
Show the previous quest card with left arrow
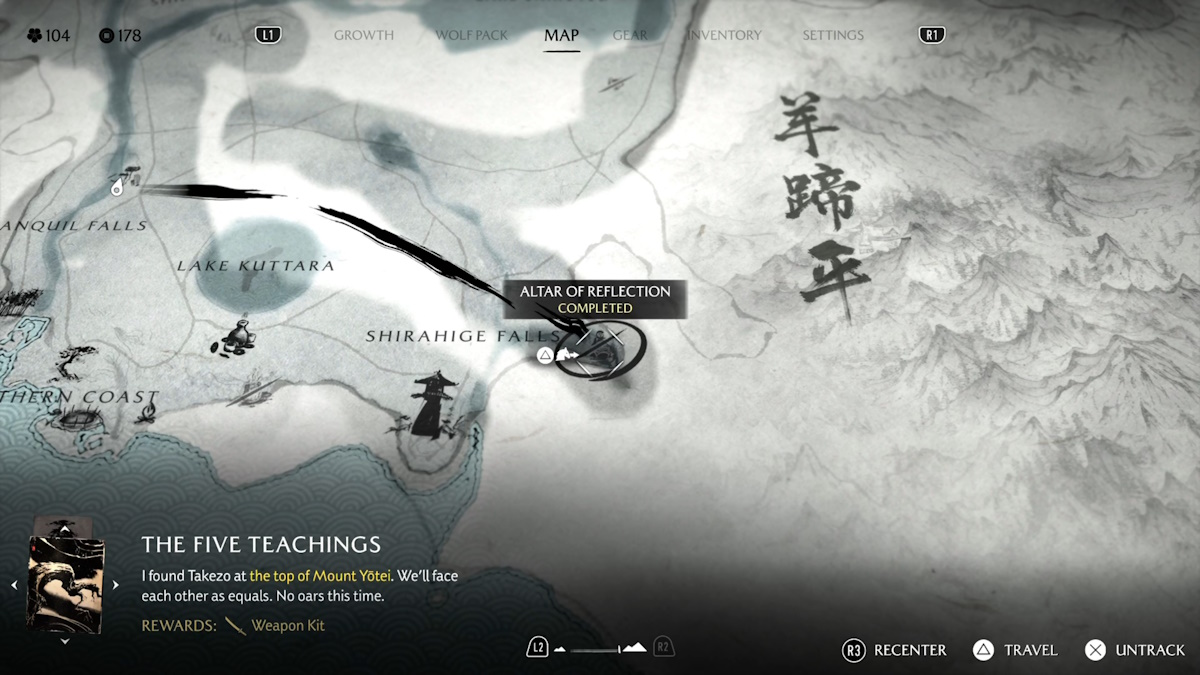click(x=14, y=585)
